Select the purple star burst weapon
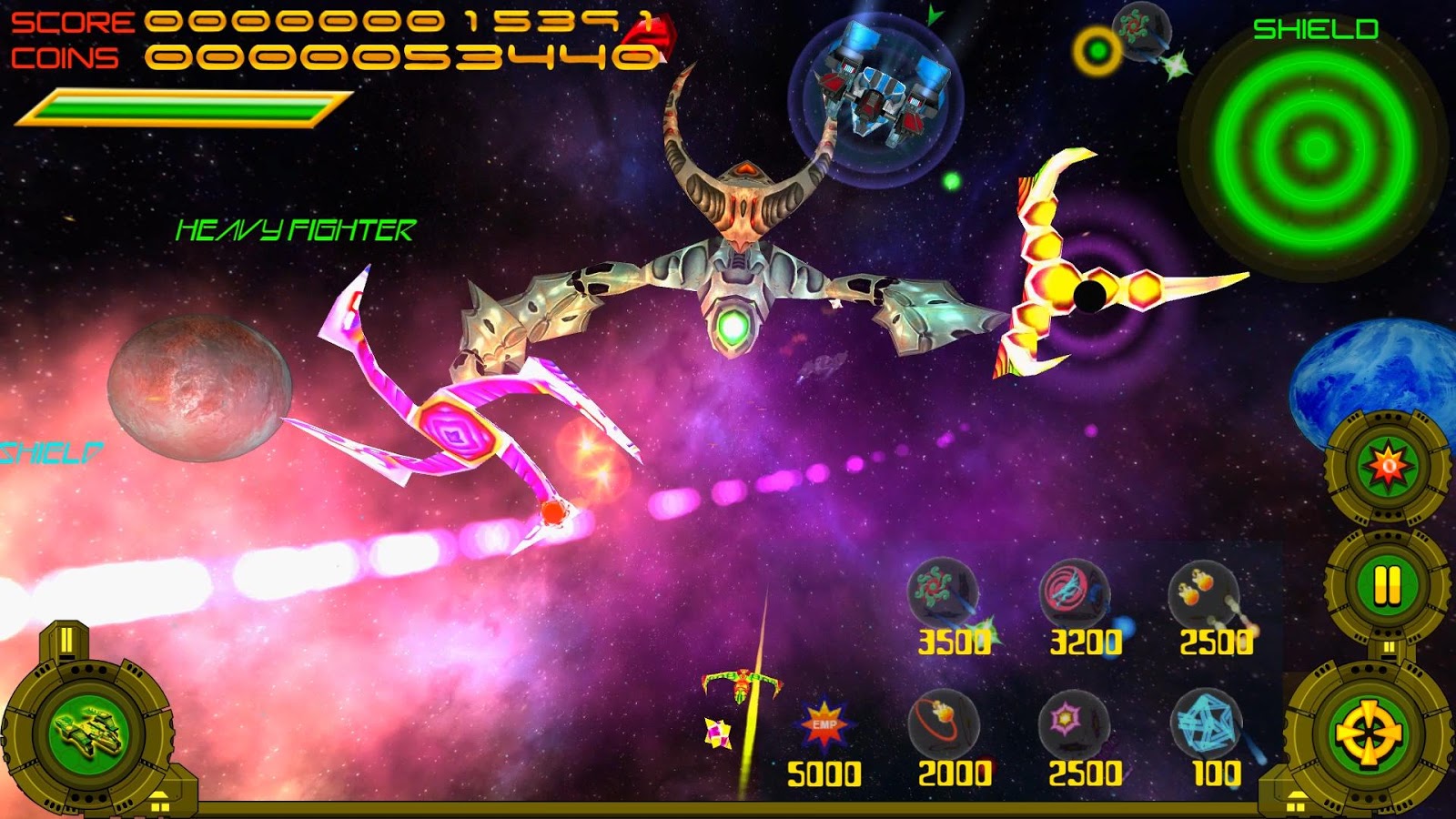This screenshot has height=819, width=1456. click(1074, 722)
